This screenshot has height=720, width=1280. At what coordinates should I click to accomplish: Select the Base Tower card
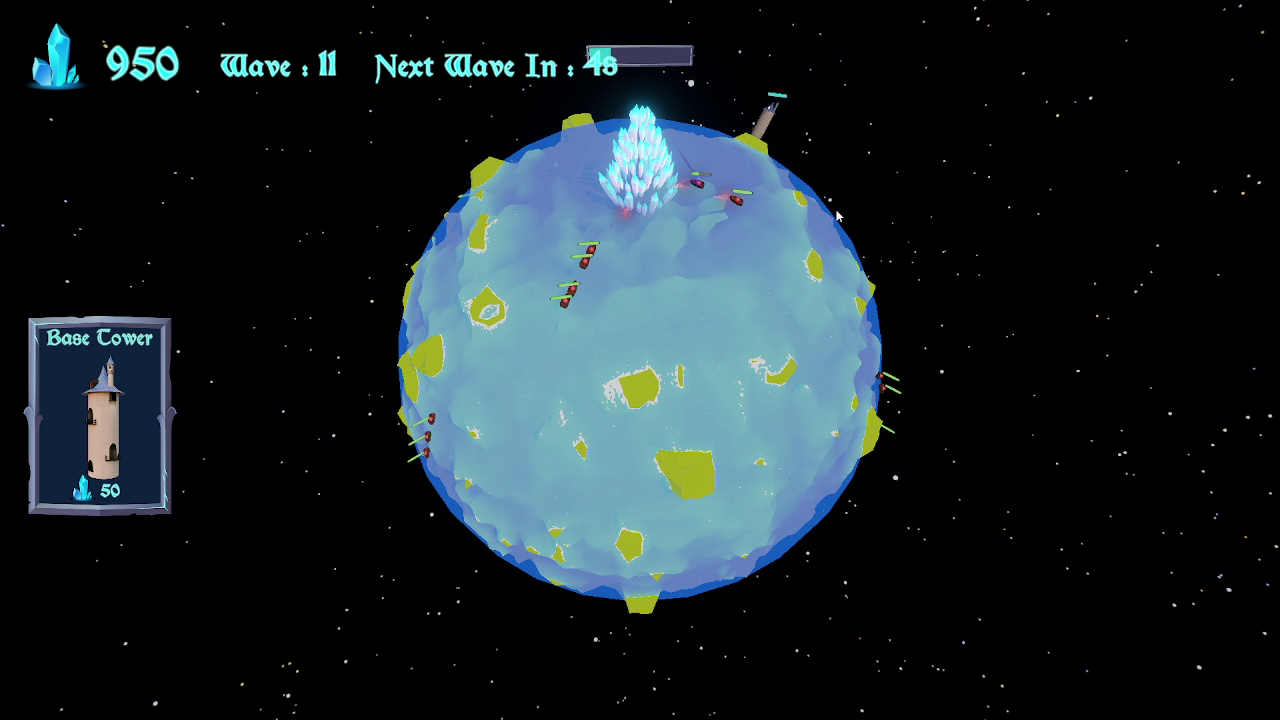98,413
